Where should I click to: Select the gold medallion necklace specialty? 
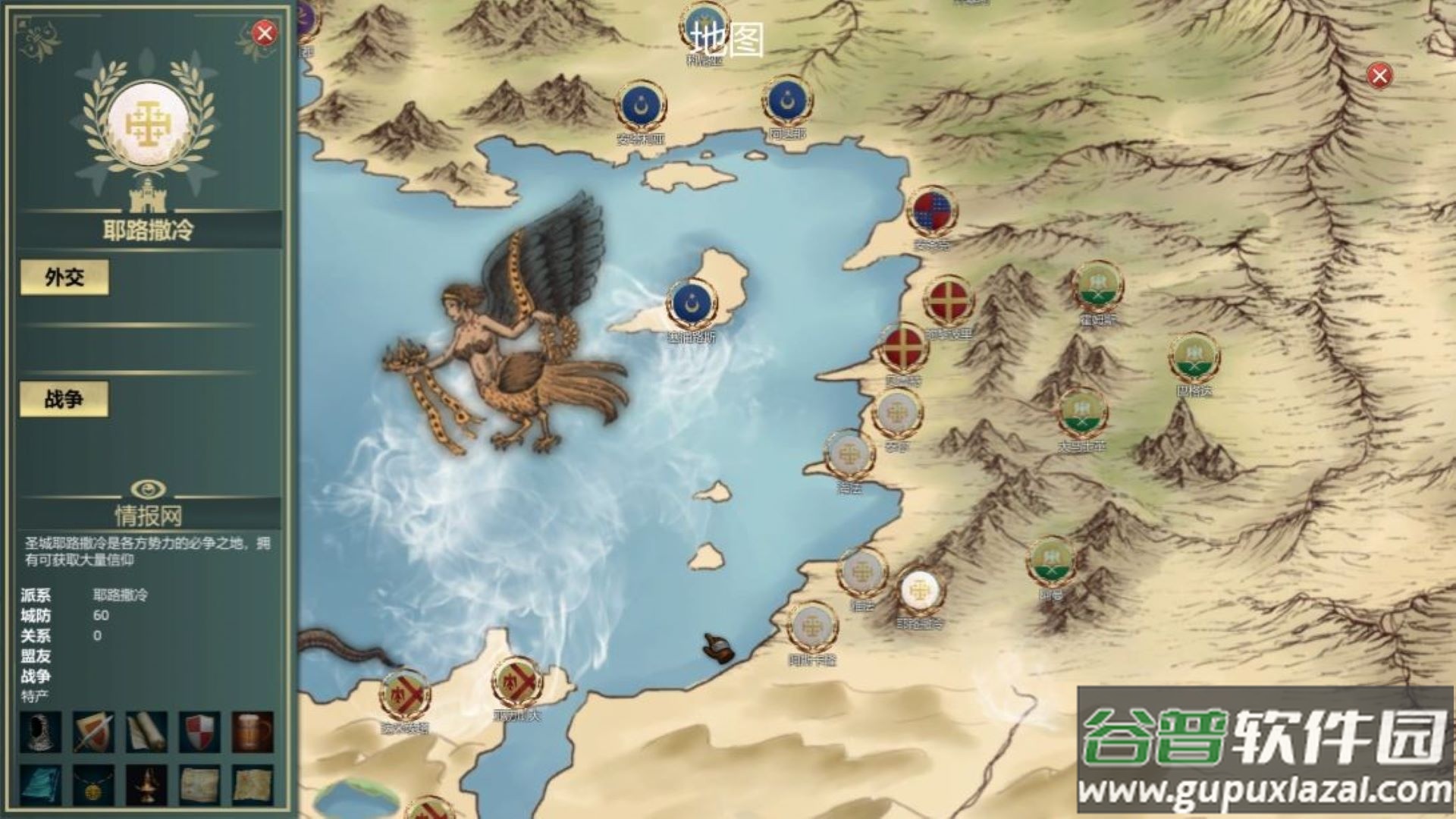click(93, 784)
